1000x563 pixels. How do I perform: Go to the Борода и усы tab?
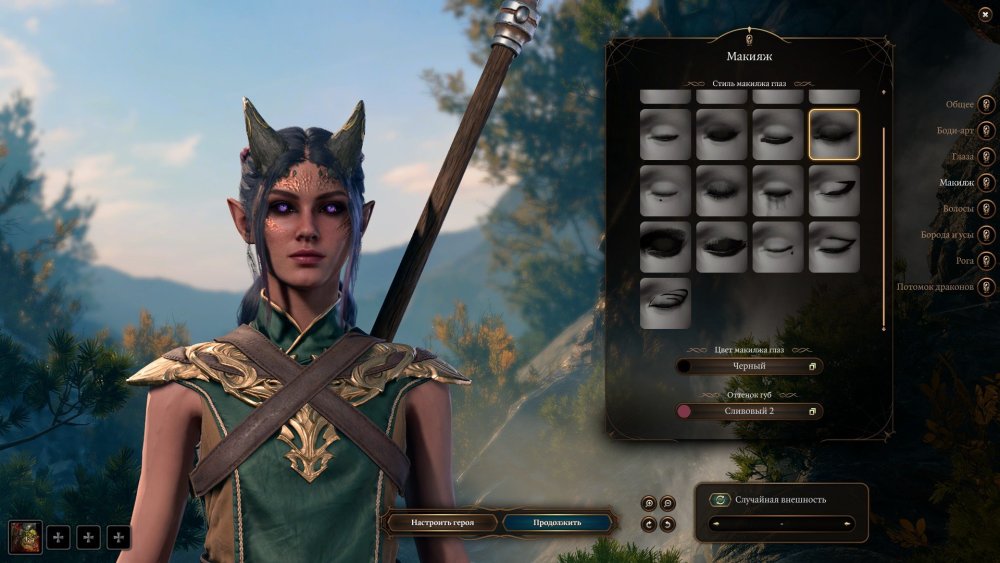pos(986,235)
